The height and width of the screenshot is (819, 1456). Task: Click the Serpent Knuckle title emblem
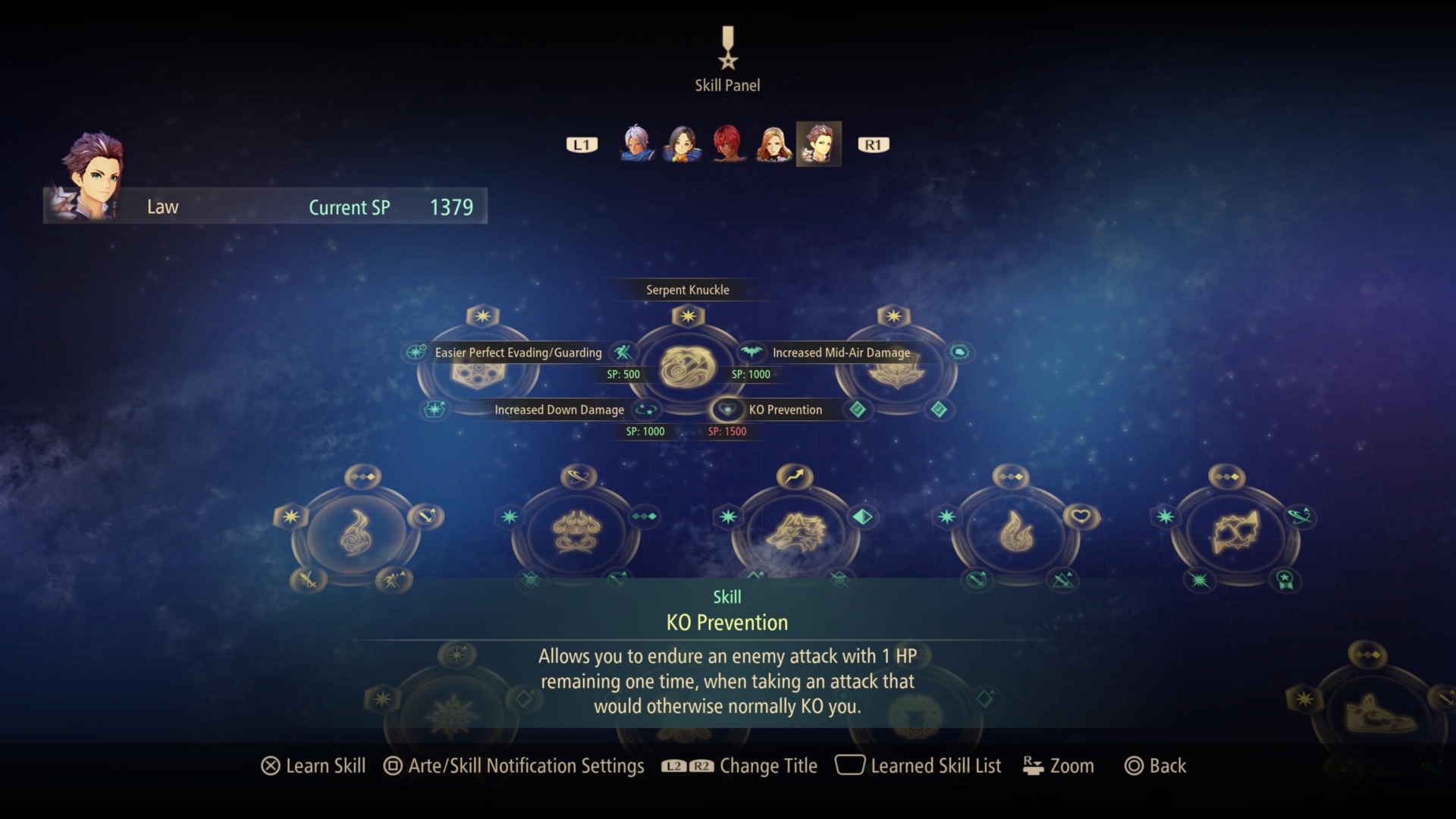click(x=686, y=368)
